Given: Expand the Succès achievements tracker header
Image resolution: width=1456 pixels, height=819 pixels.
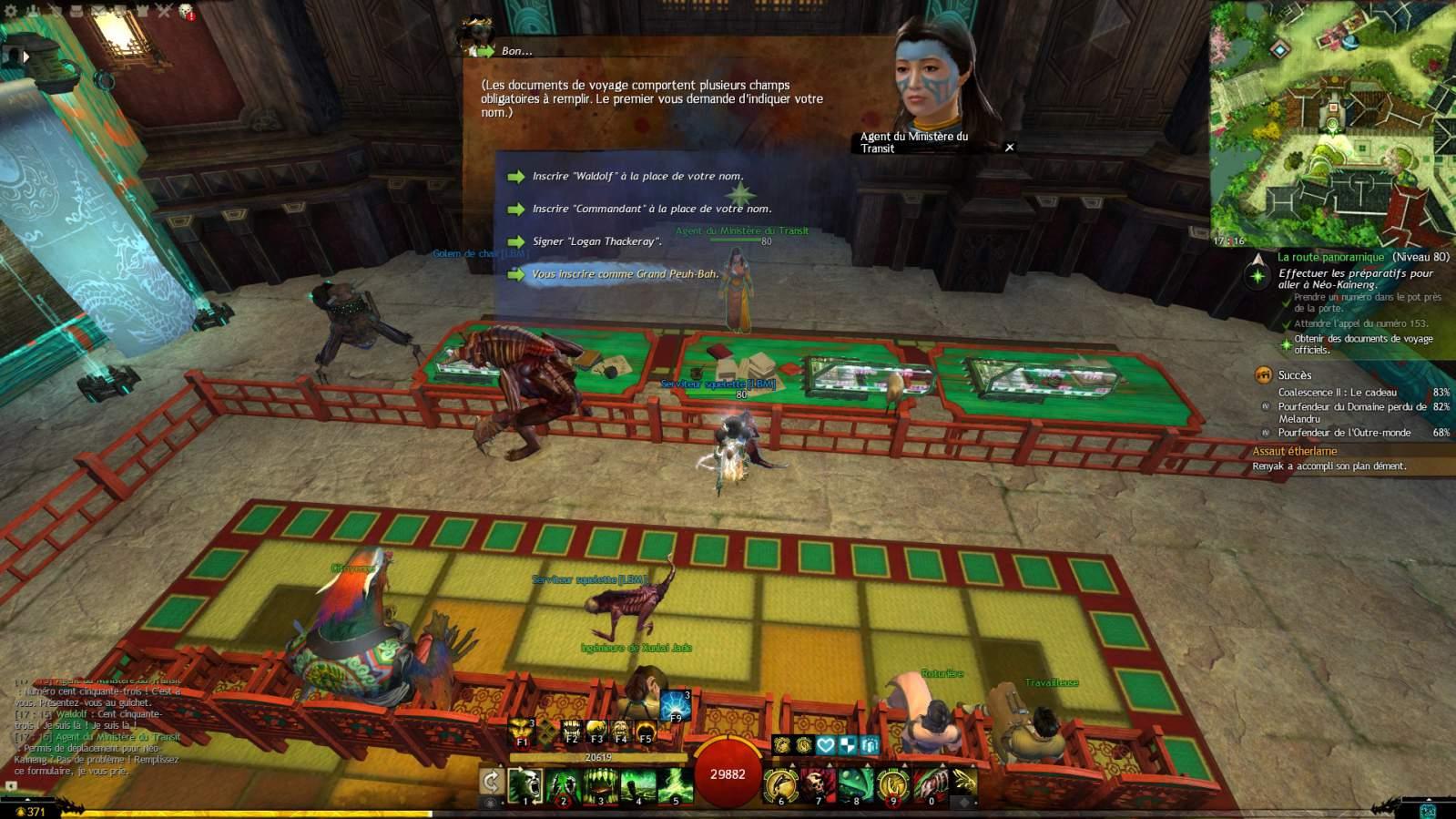Looking at the screenshot, I should coord(1294,375).
